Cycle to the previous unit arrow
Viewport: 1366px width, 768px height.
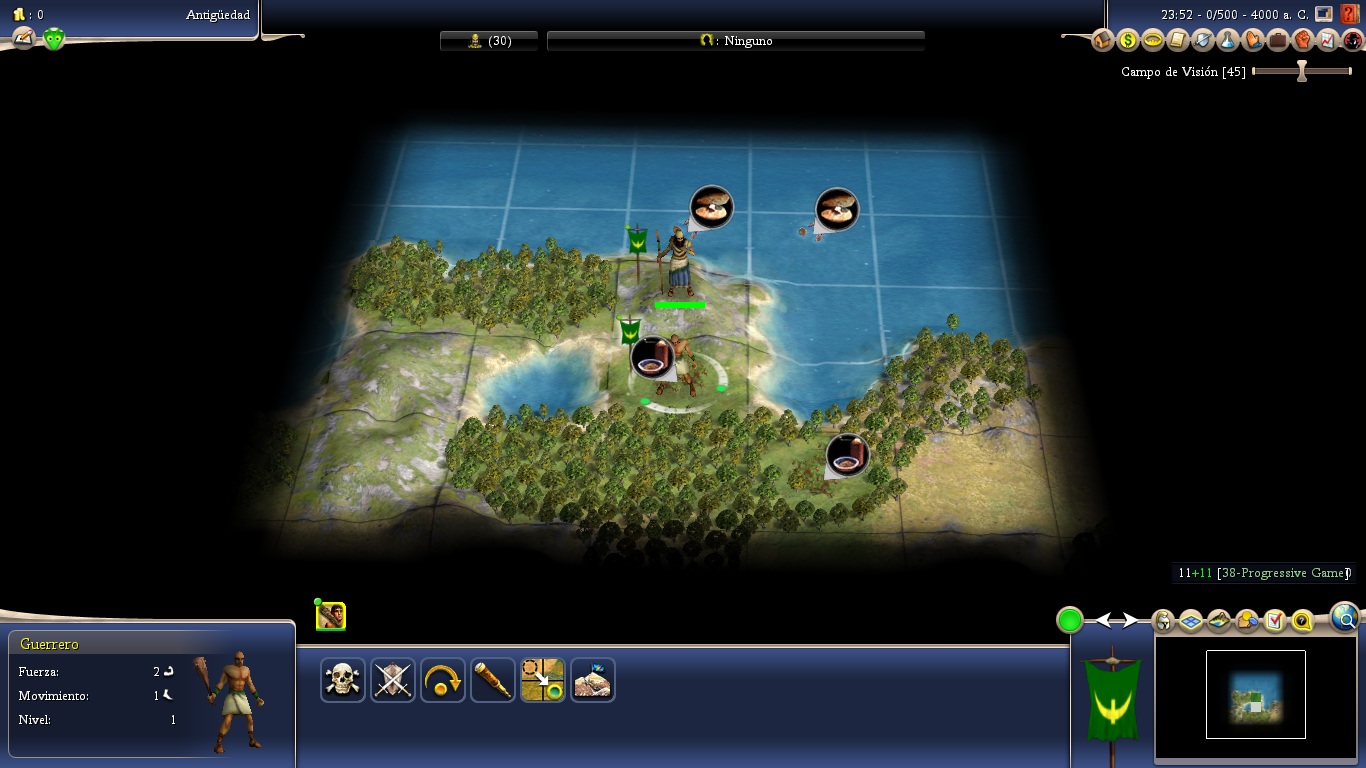pyautogui.click(x=1105, y=621)
